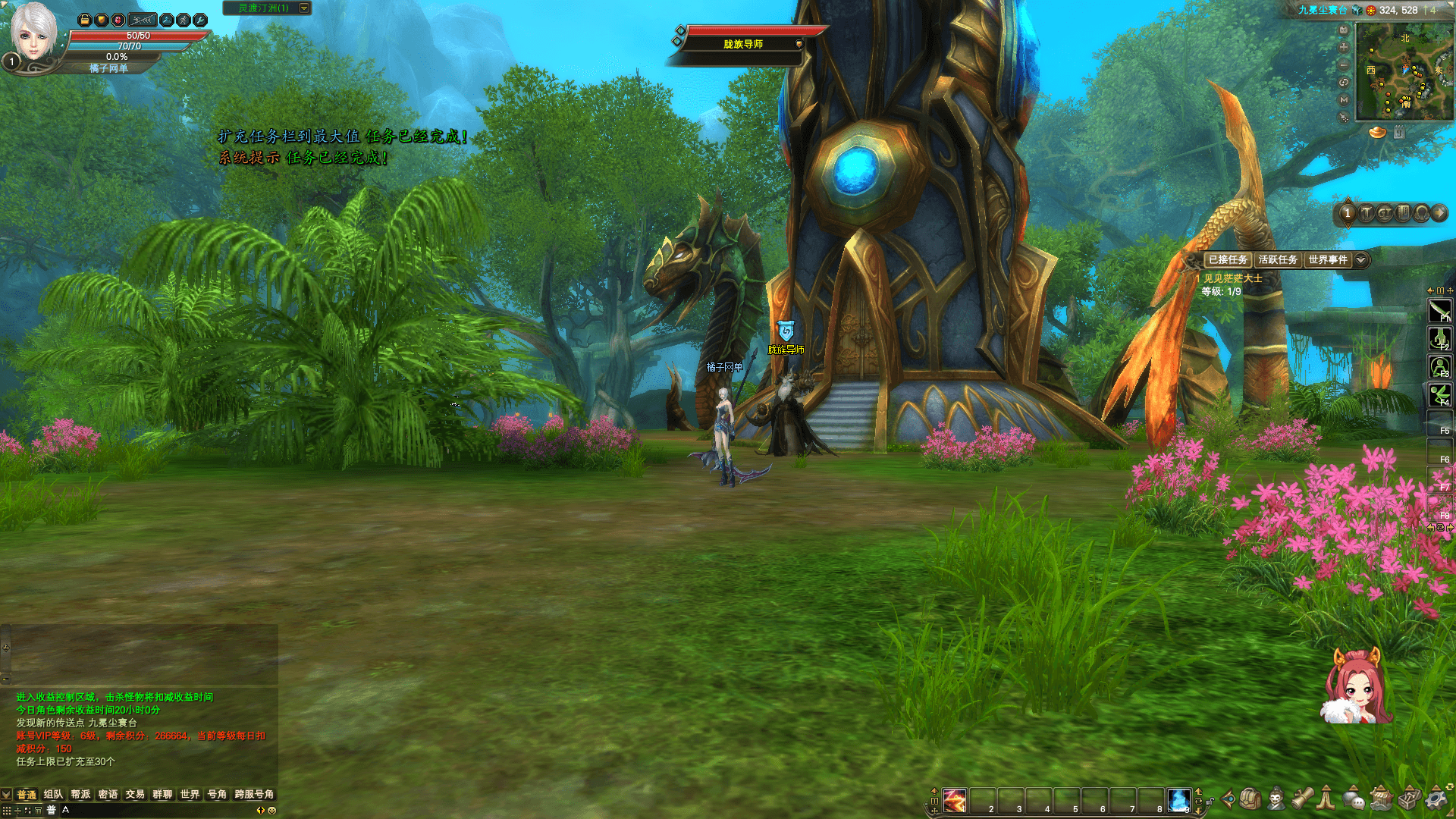Screen dimensions: 1456x819
Task: Open the speech bubbles social icon
Action: point(1354,799)
